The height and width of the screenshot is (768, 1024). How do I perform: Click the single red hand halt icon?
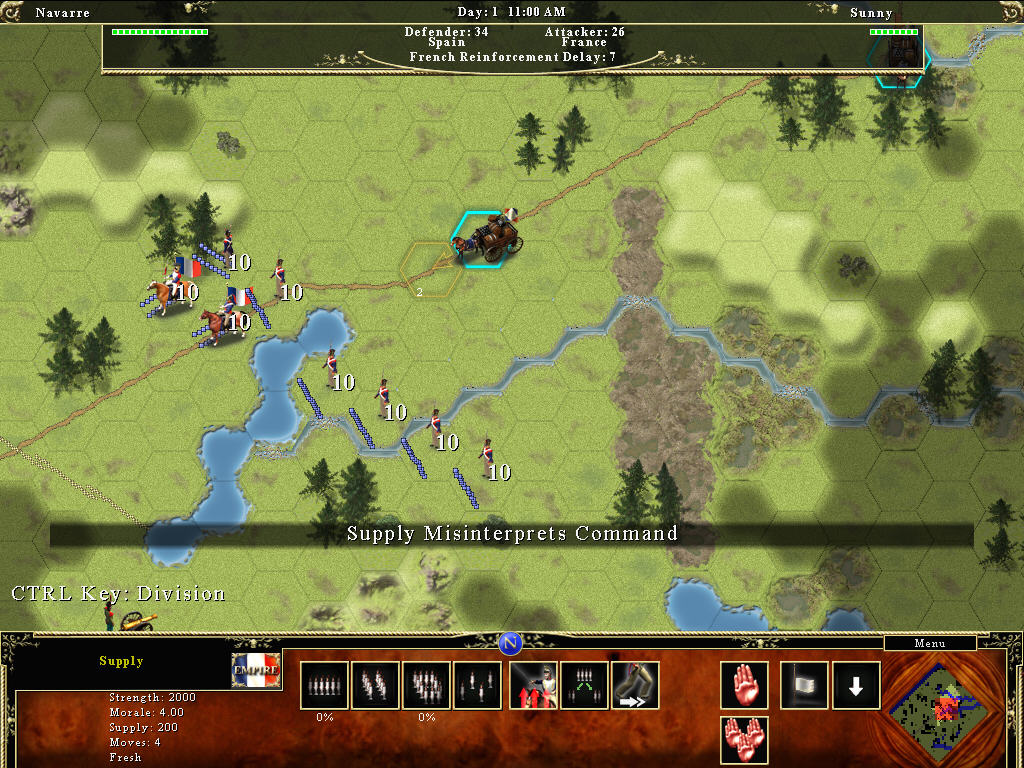click(x=744, y=685)
